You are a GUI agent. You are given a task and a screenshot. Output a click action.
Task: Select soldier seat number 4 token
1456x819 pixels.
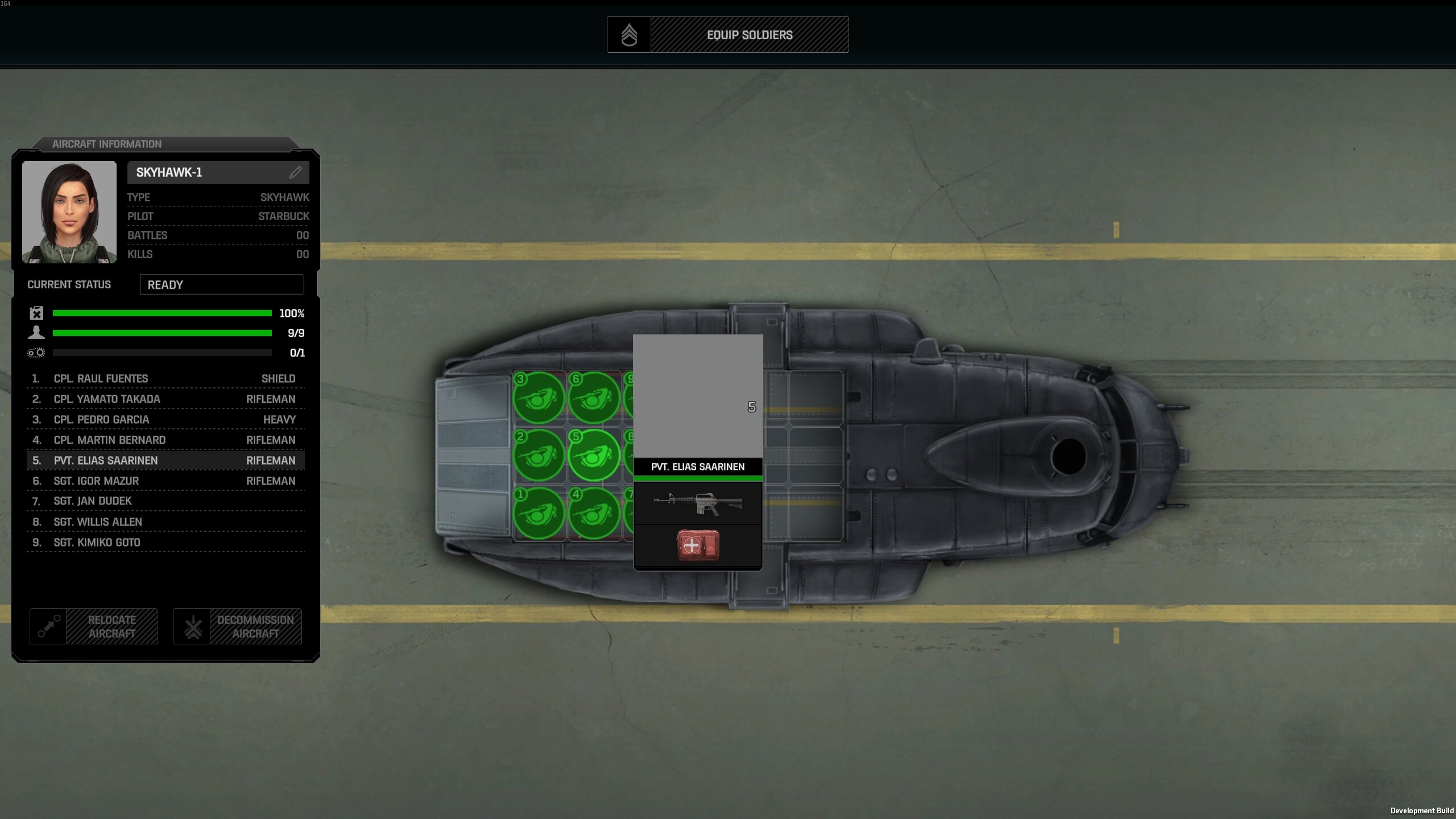pyautogui.click(x=594, y=513)
